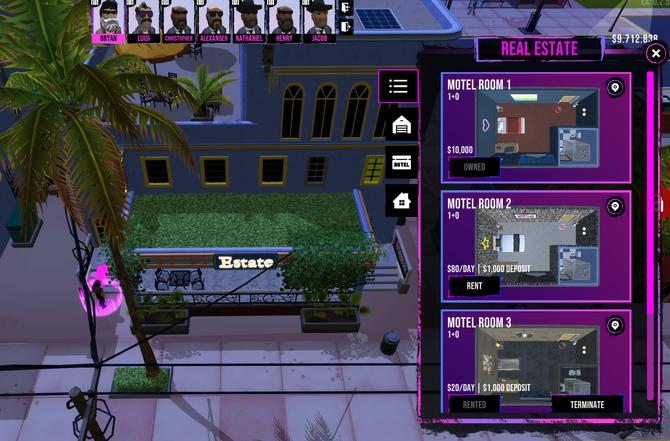The height and width of the screenshot is (441, 670).
Task: Close the Real Estate panel
Action: (x=655, y=53)
